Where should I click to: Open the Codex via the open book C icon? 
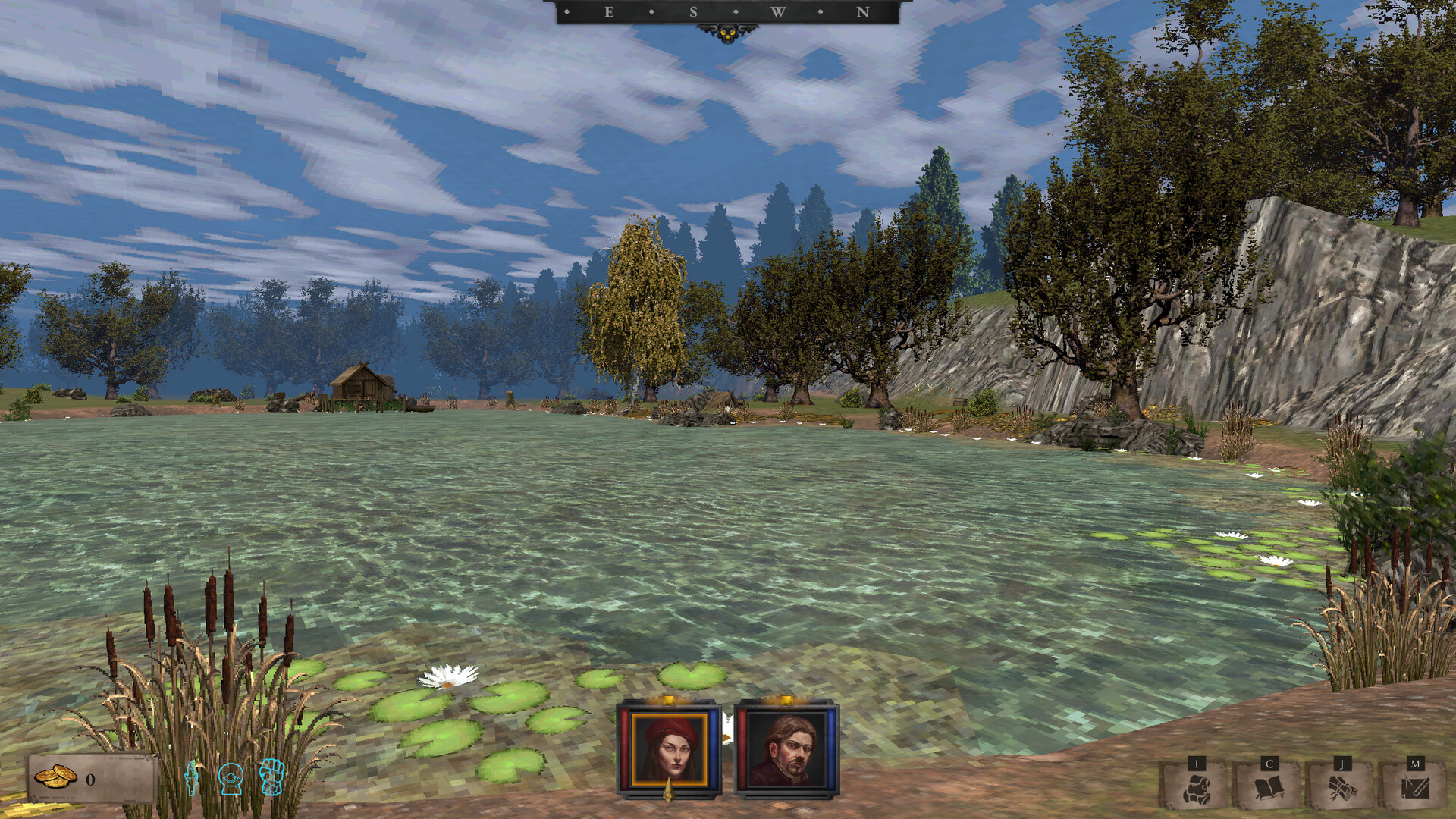pyautogui.click(x=1270, y=789)
